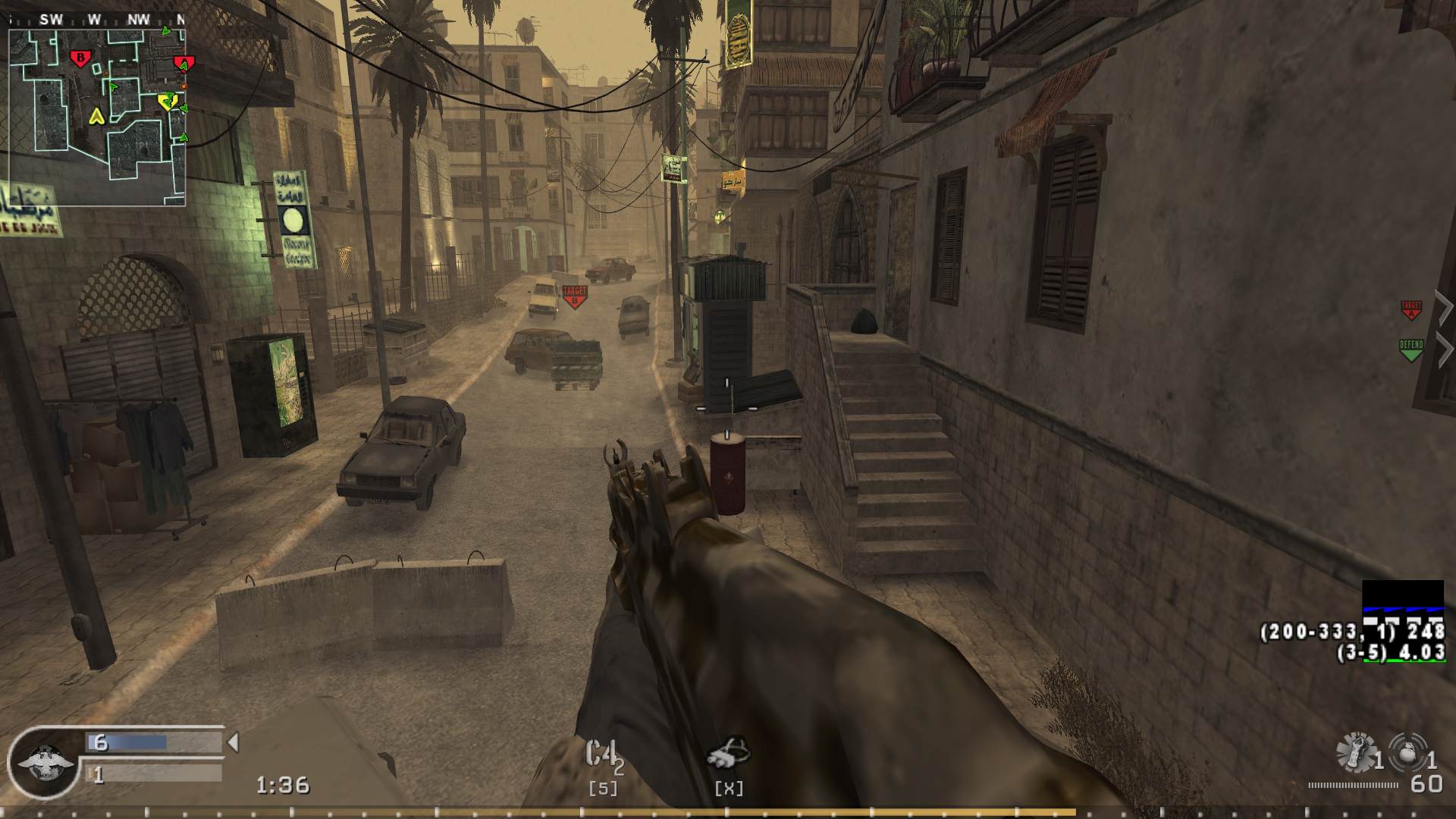Select the Target B objective marker

pyautogui.click(x=573, y=293)
